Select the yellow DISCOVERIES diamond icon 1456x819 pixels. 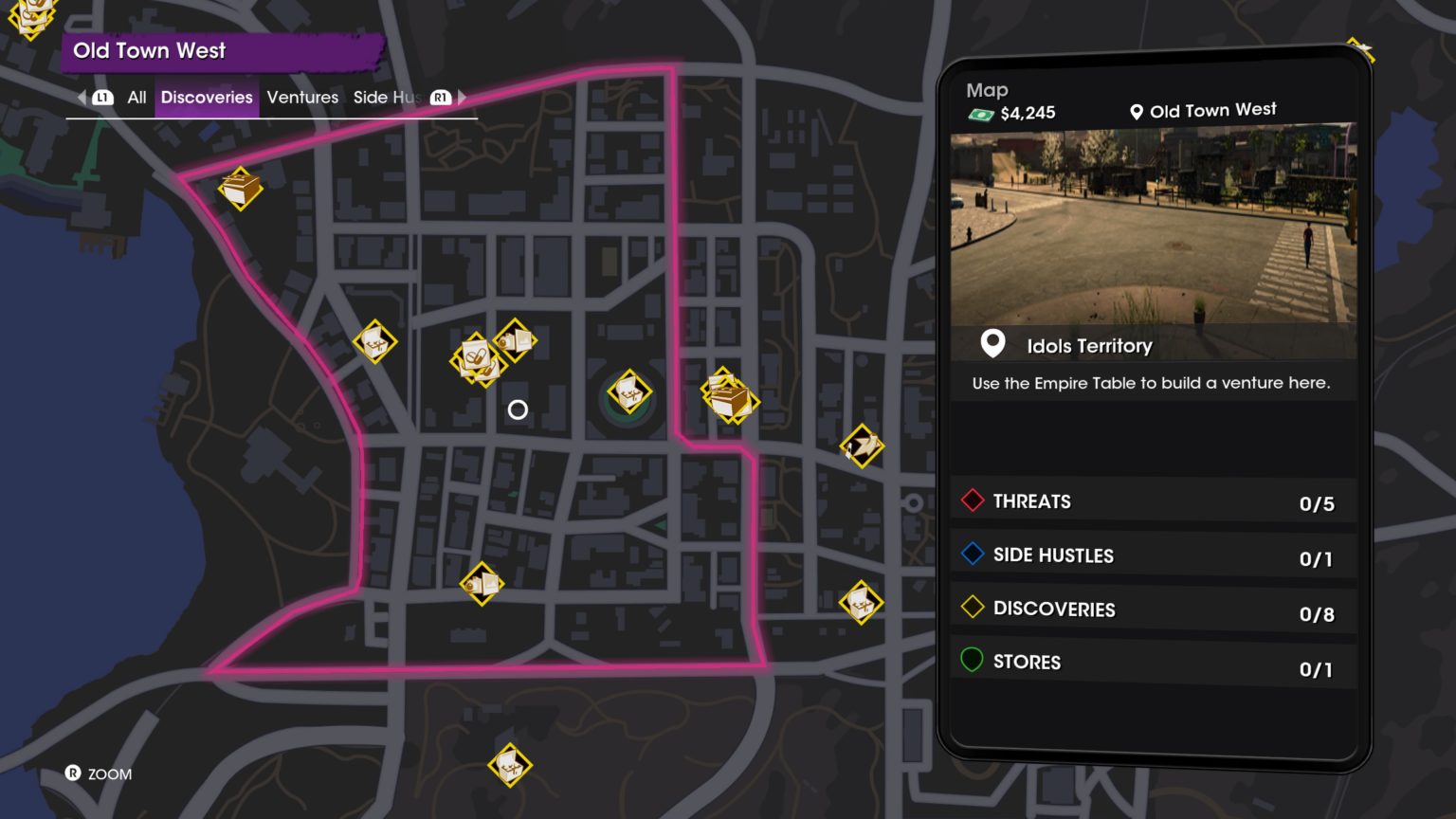[x=971, y=609]
